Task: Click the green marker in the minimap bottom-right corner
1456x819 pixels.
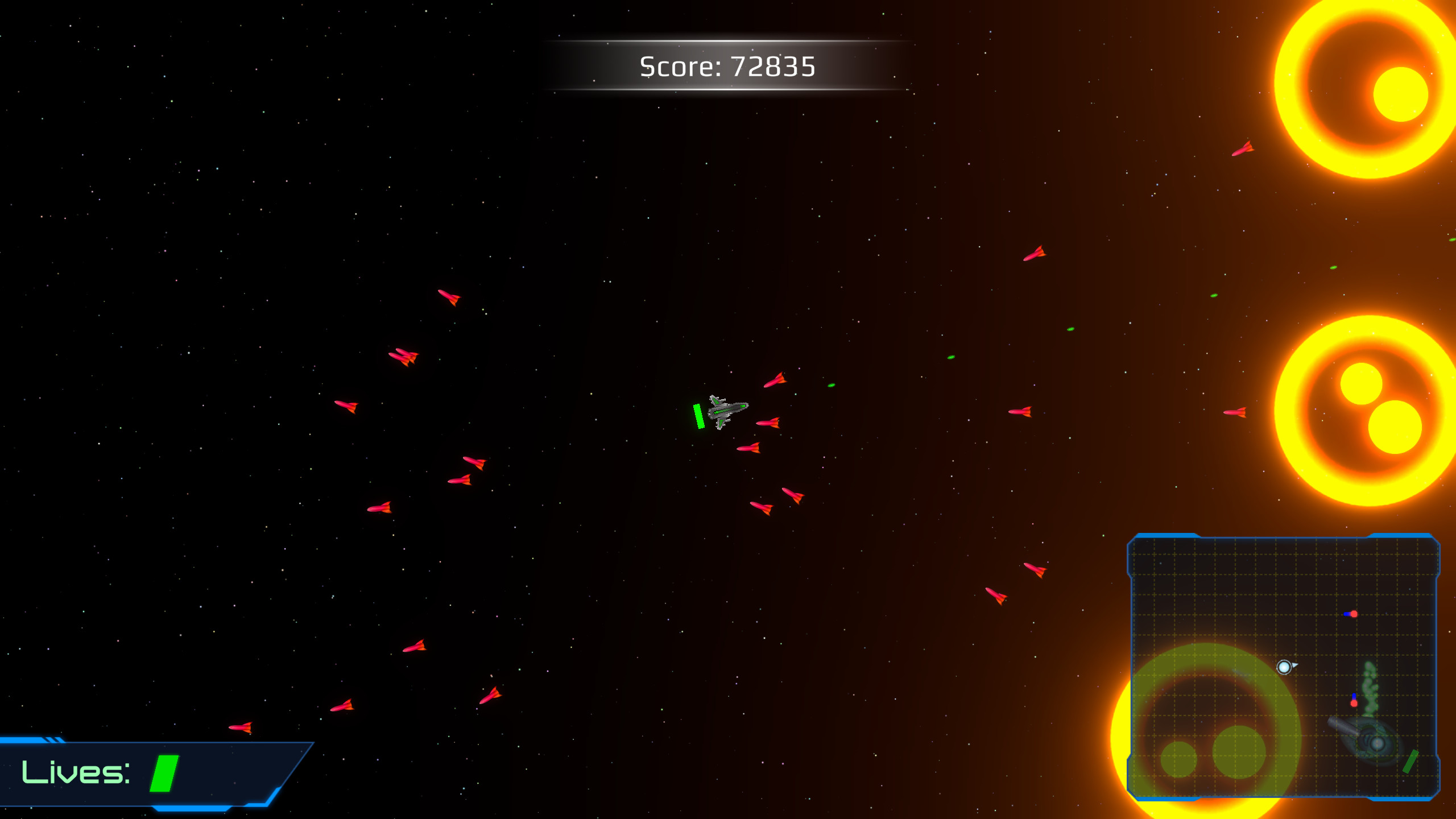Action: click(x=1410, y=763)
